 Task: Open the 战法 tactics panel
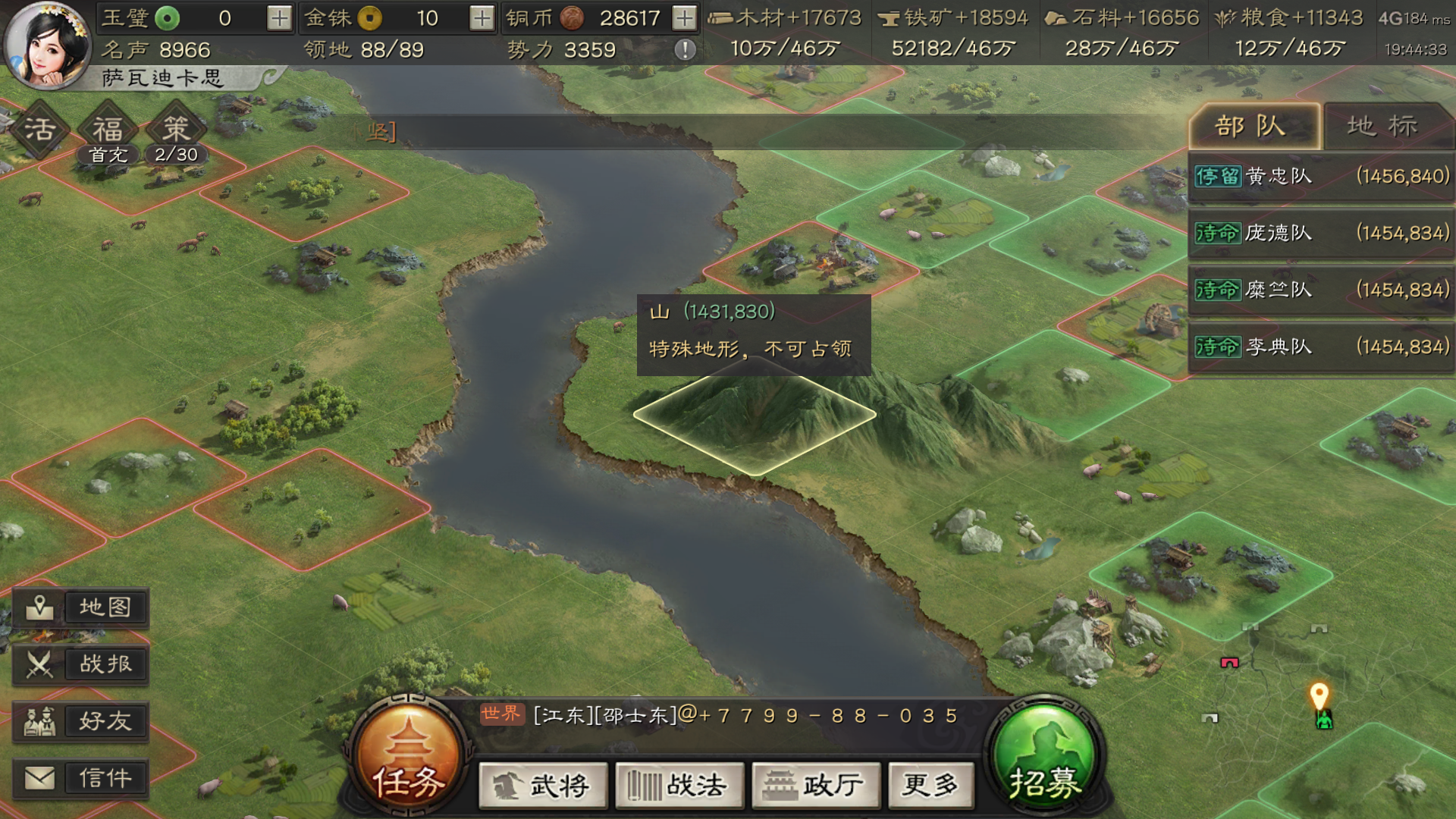point(679,786)
